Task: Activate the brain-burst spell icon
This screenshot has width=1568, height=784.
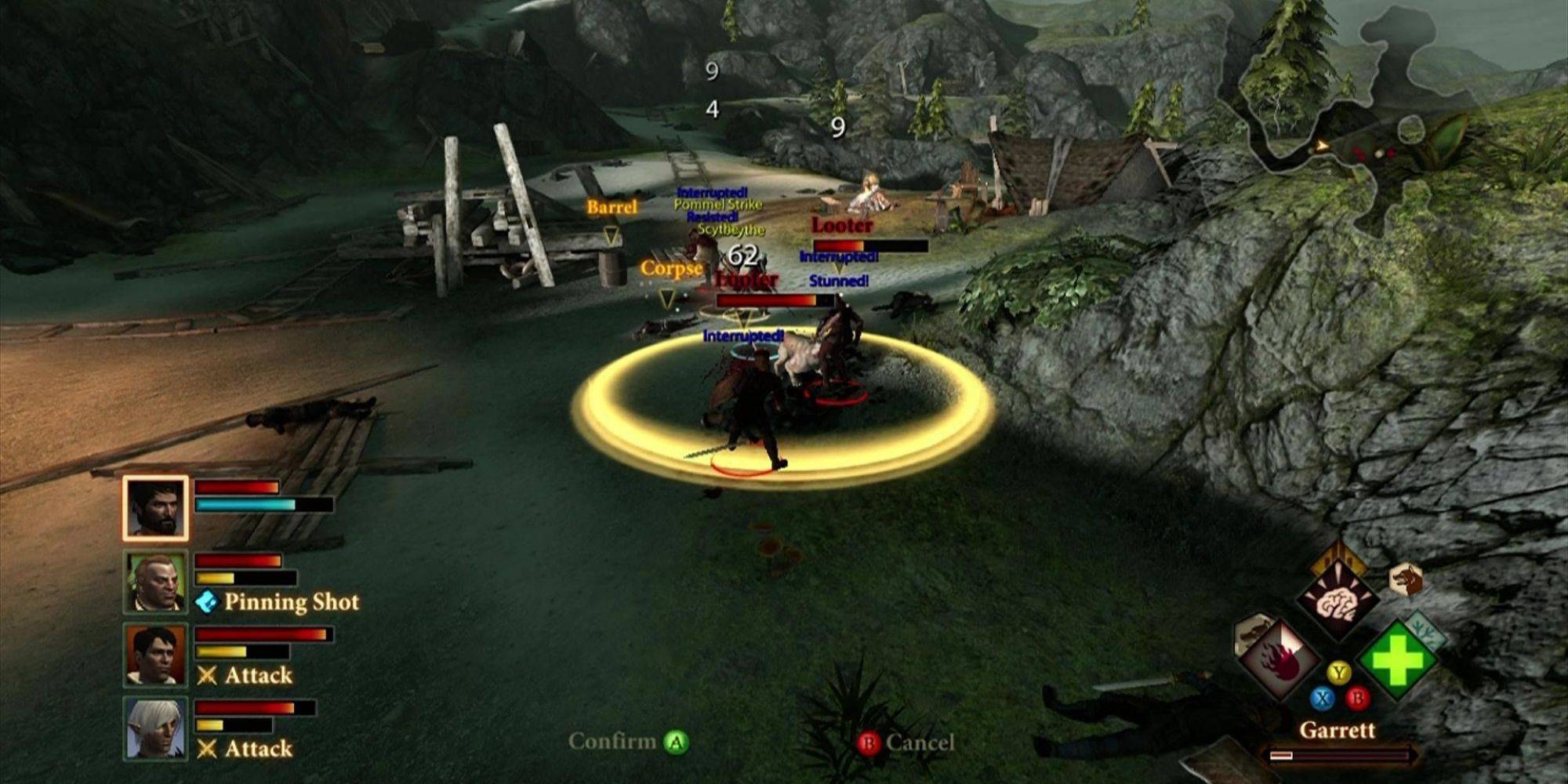Action: [1337, 600]
